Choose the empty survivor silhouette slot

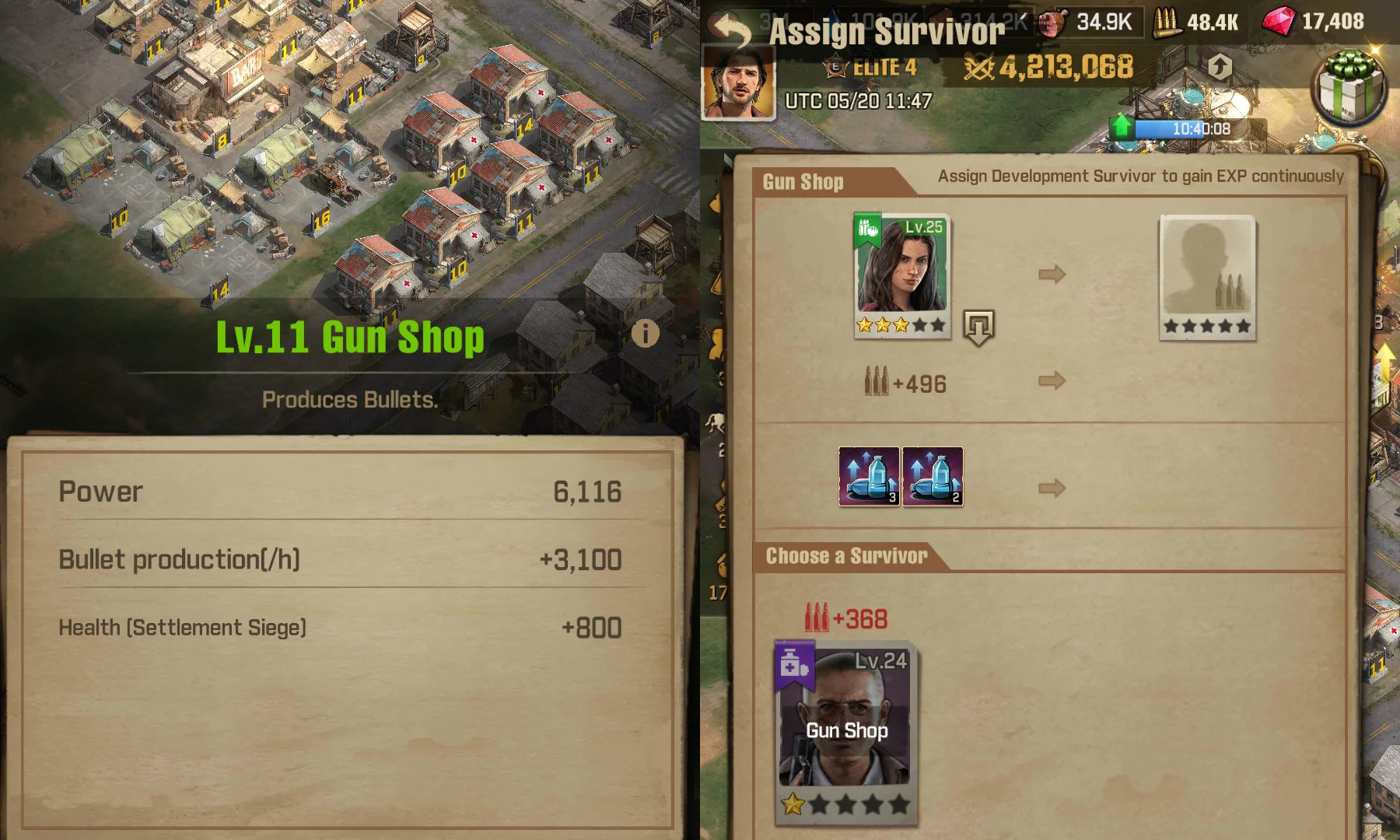[x=1206, y=276]
